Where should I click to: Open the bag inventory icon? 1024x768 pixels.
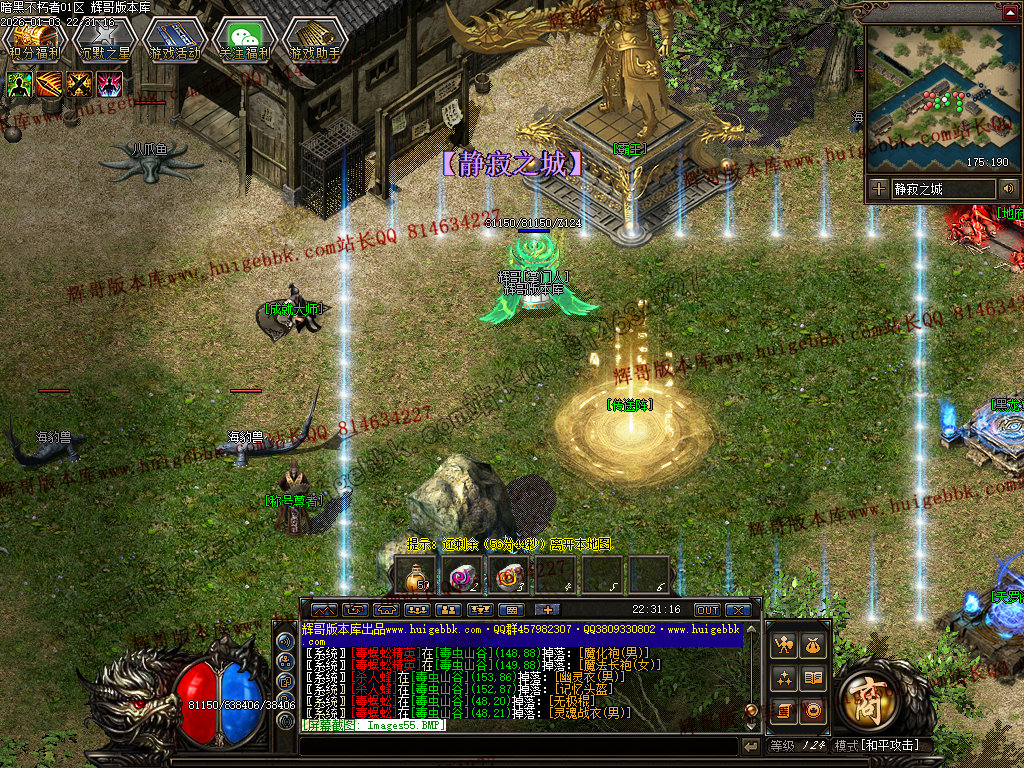tap(814, 647)
